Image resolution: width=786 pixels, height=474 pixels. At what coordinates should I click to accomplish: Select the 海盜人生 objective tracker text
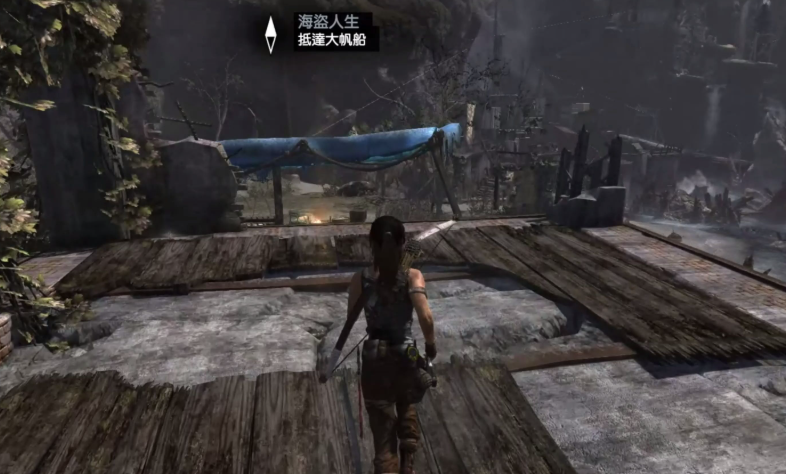pyautogui.click(x=321, y=22)
